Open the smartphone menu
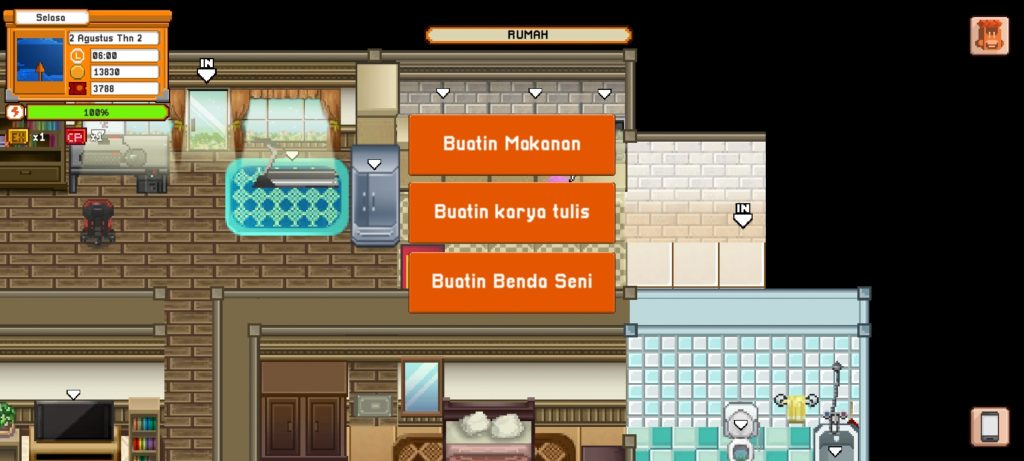Viewport: 1024px width, 461px height. pyautogui.click(x=989, y=427)
